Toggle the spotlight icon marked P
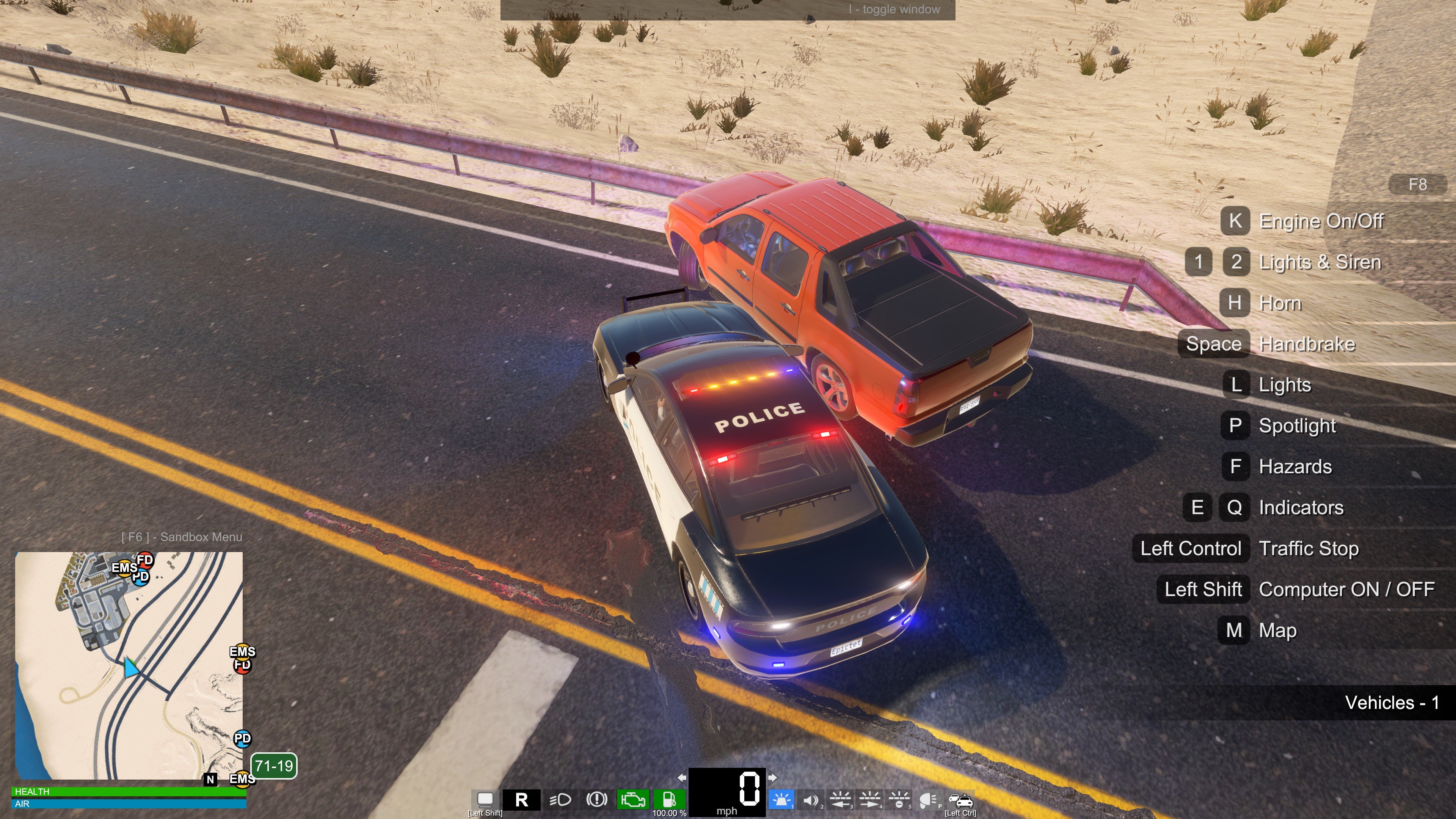Viewport: 1456px width, 819px height. click(929, 800)
